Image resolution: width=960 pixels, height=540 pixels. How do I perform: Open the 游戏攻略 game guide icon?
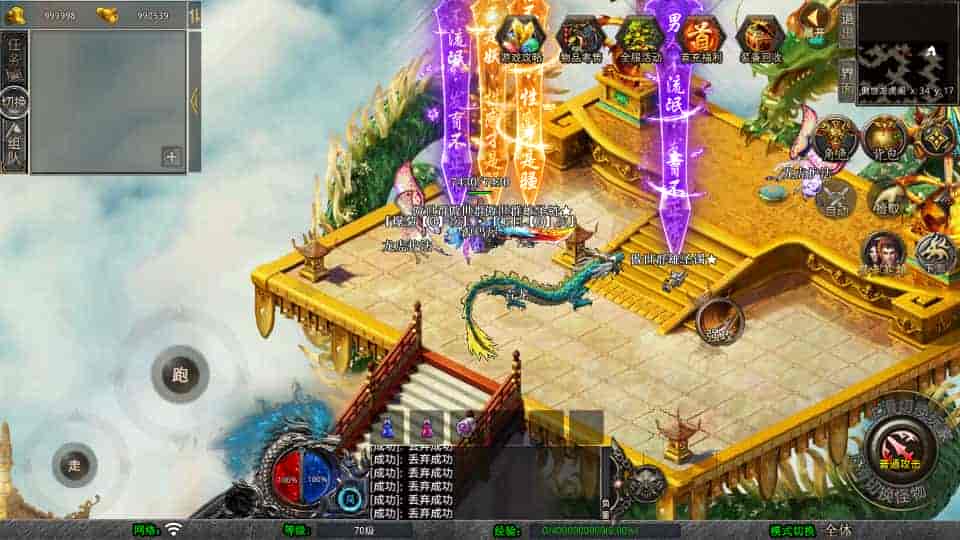coord(522,39)
